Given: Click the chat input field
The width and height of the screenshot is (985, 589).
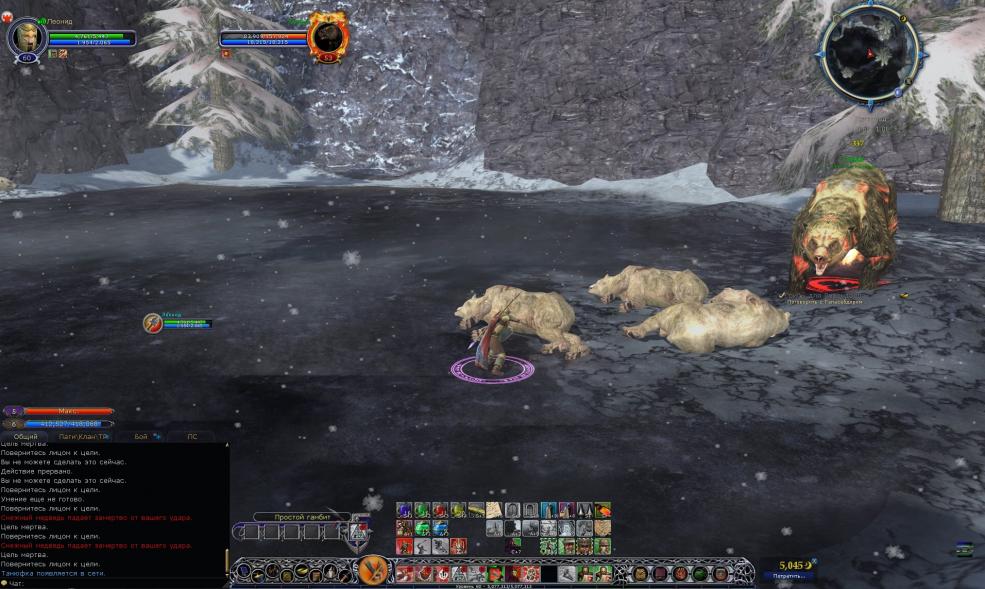Looking at the screenshot, I should pyautogui.click(x=120, y=583).
